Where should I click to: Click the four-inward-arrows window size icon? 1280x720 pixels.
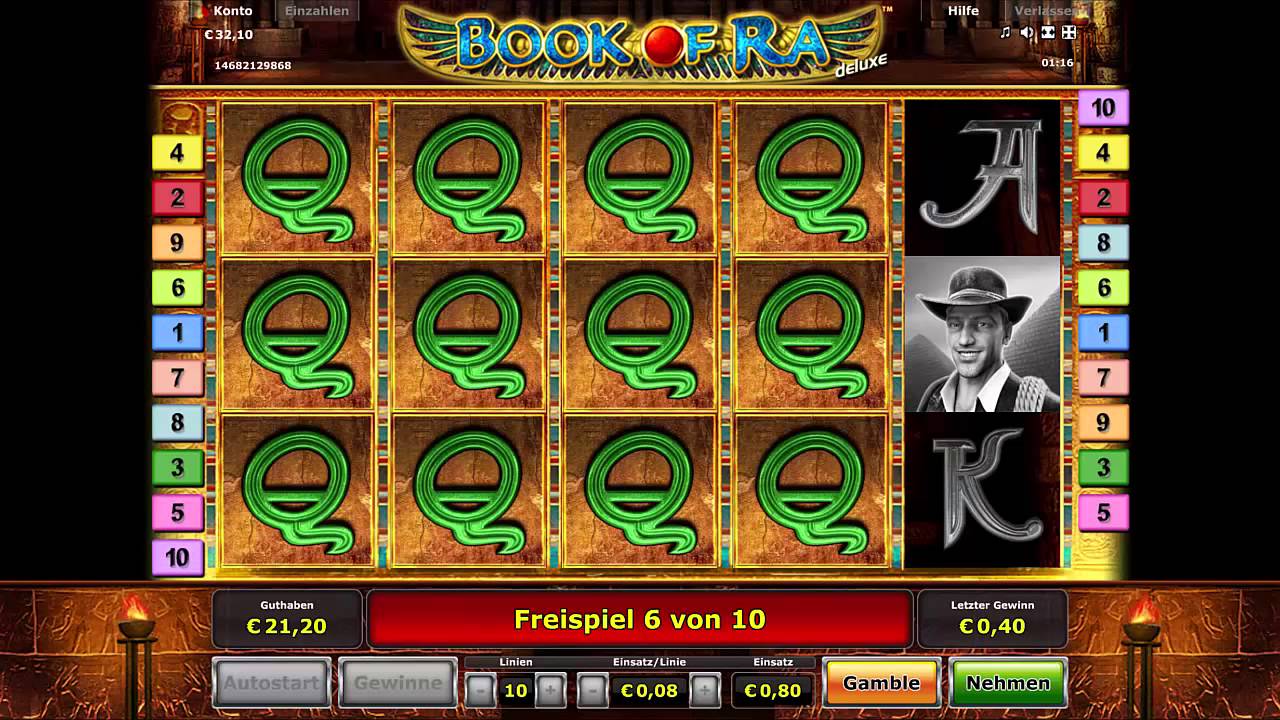(1069, 33)
